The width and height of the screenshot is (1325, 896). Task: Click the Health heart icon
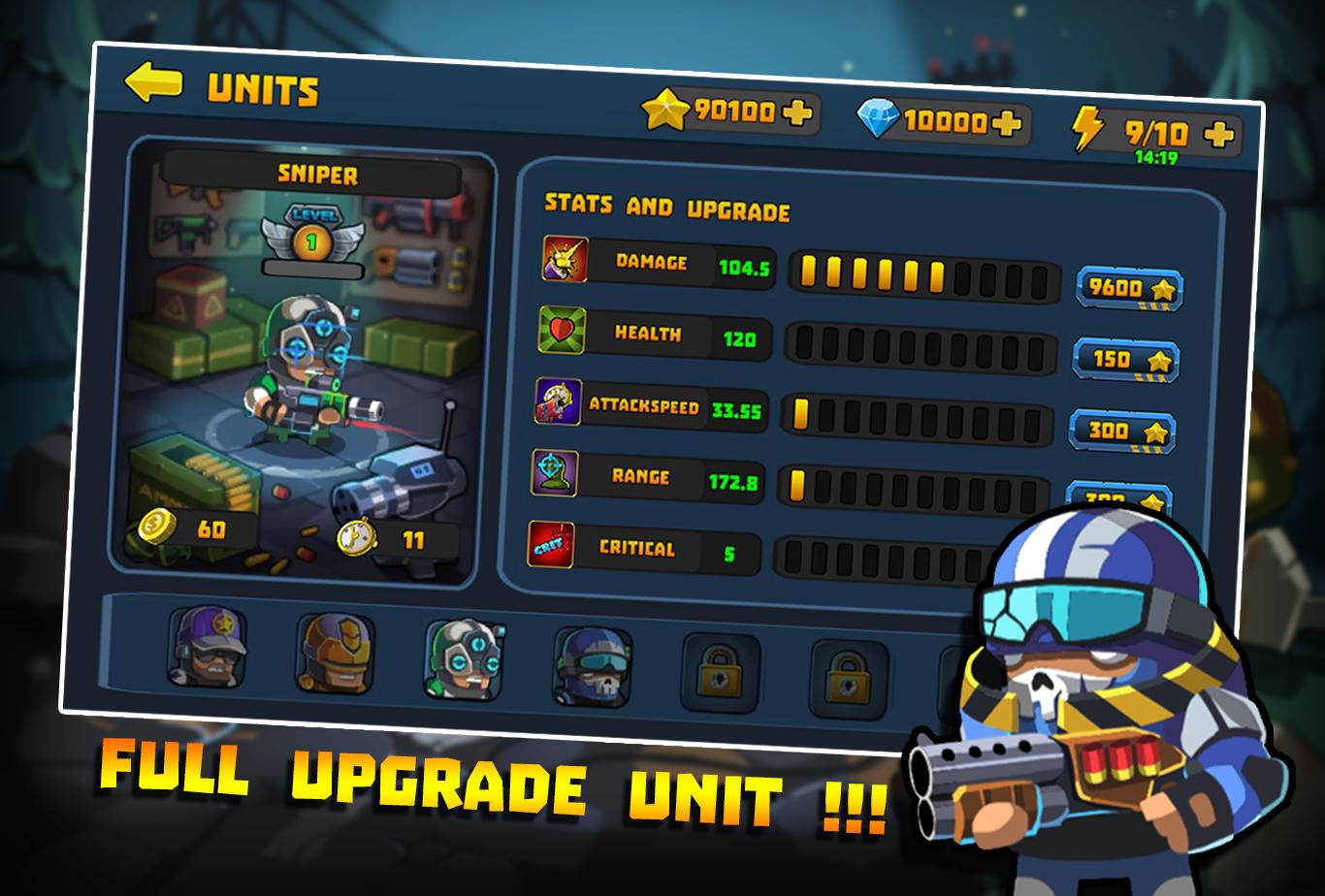click(559, 331)
